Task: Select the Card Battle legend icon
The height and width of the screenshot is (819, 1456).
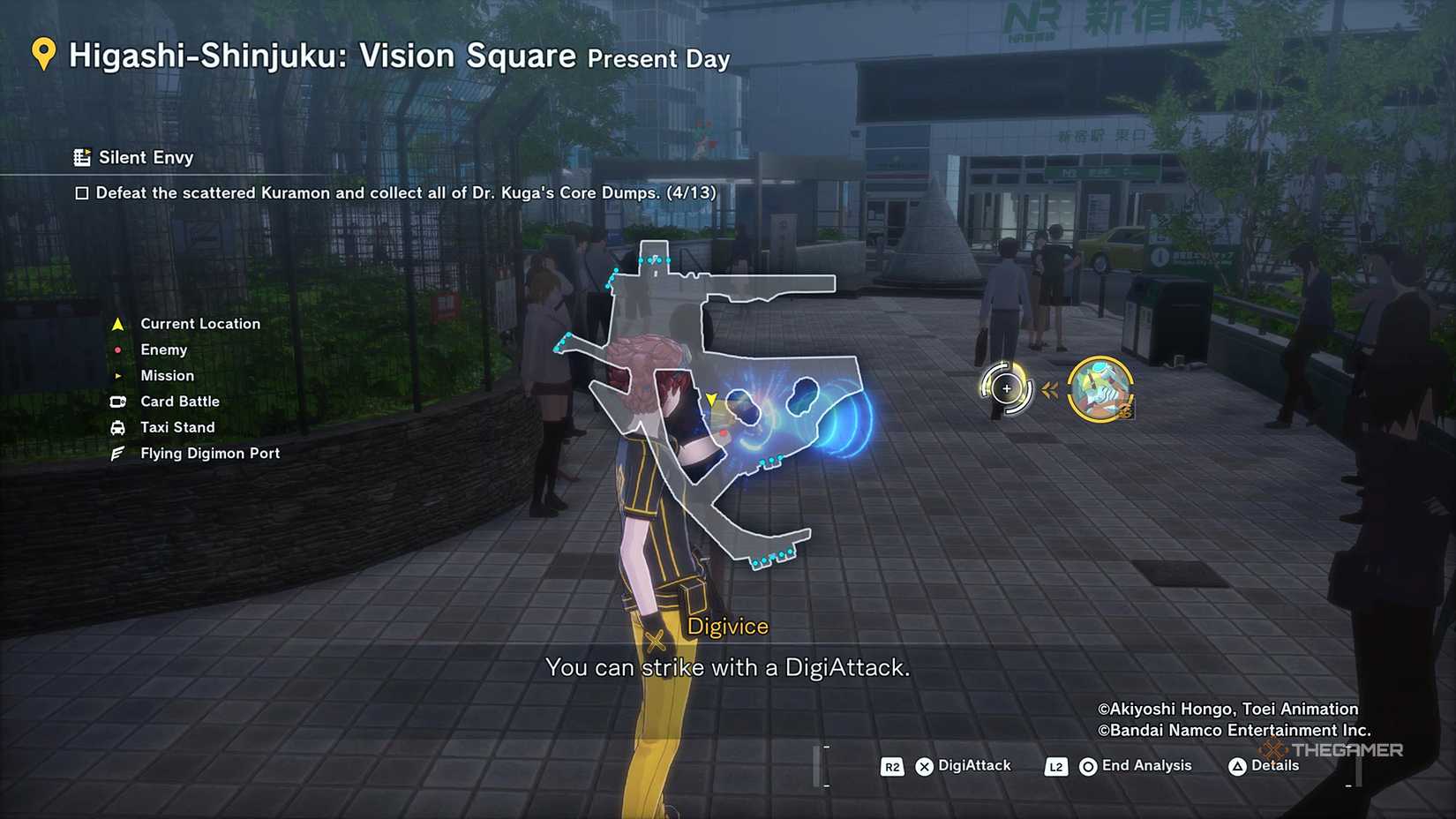Action: (116, 402)
